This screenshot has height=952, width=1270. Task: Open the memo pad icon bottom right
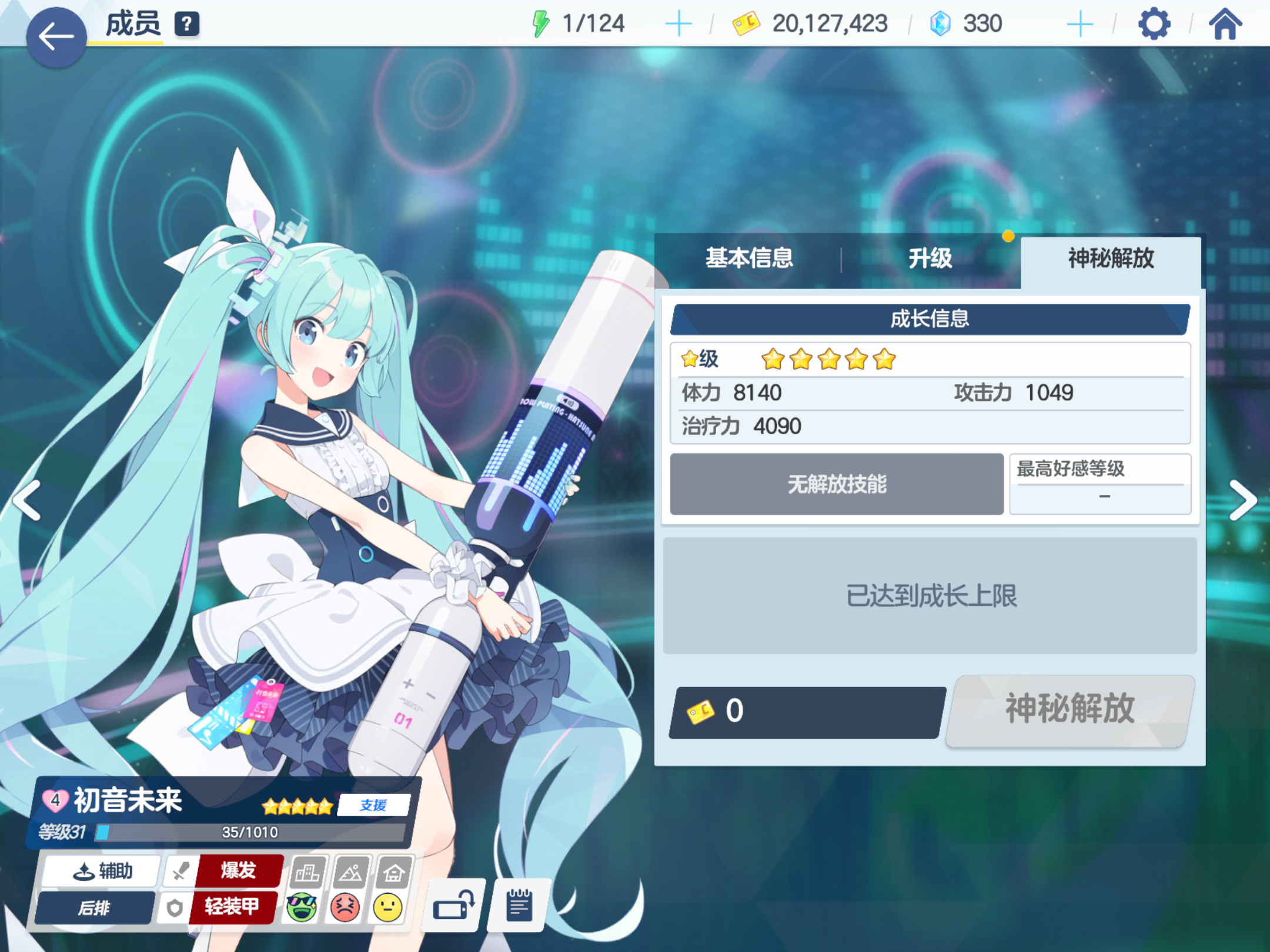pyautogui.click(x=518, y=905)
